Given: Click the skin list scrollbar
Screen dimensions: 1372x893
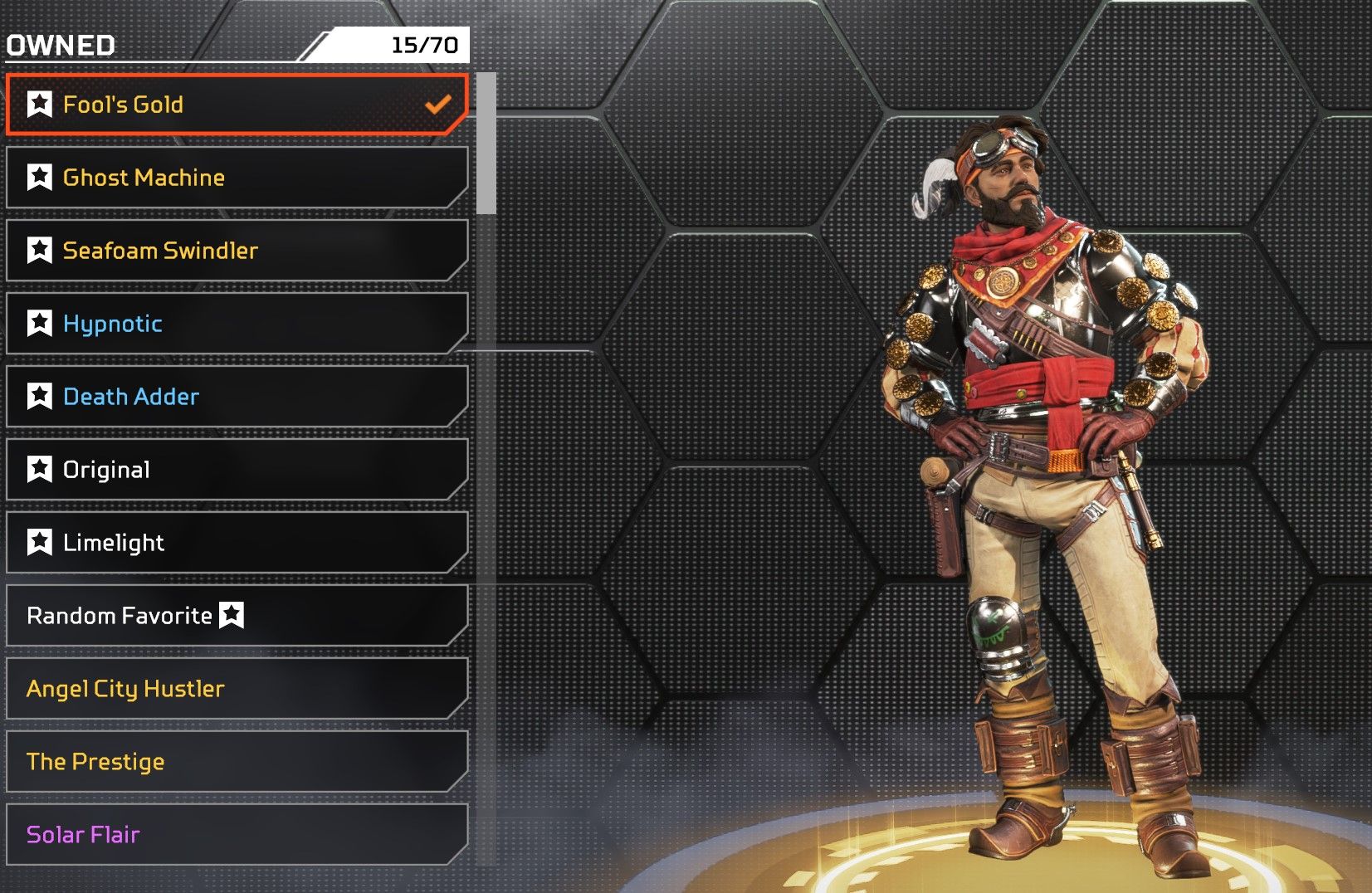Looking at the screenshot, I should 486,144.
